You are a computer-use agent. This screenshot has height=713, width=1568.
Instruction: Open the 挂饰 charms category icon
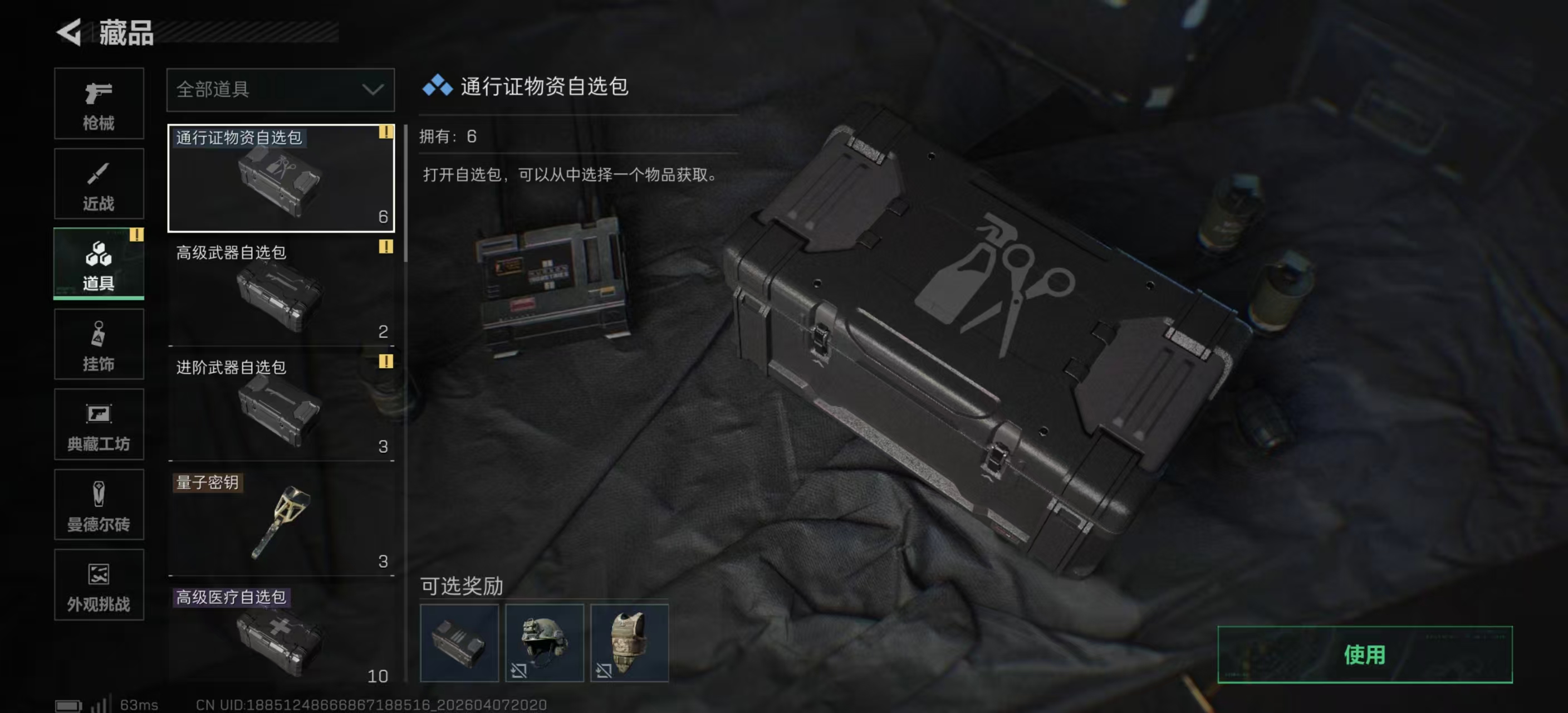click(x=99, y=345)
